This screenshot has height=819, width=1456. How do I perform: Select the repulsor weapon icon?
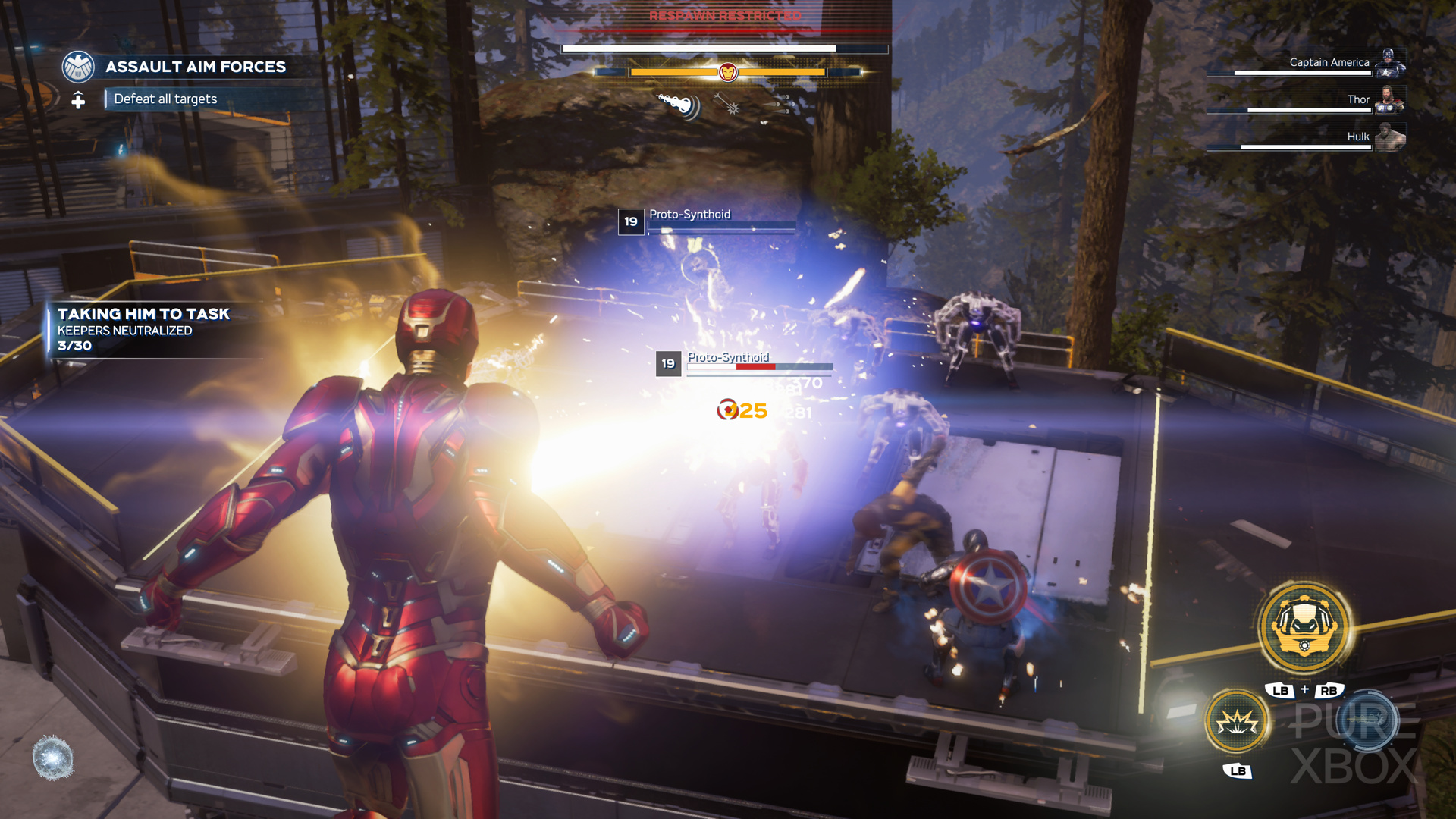click(679, 105)
